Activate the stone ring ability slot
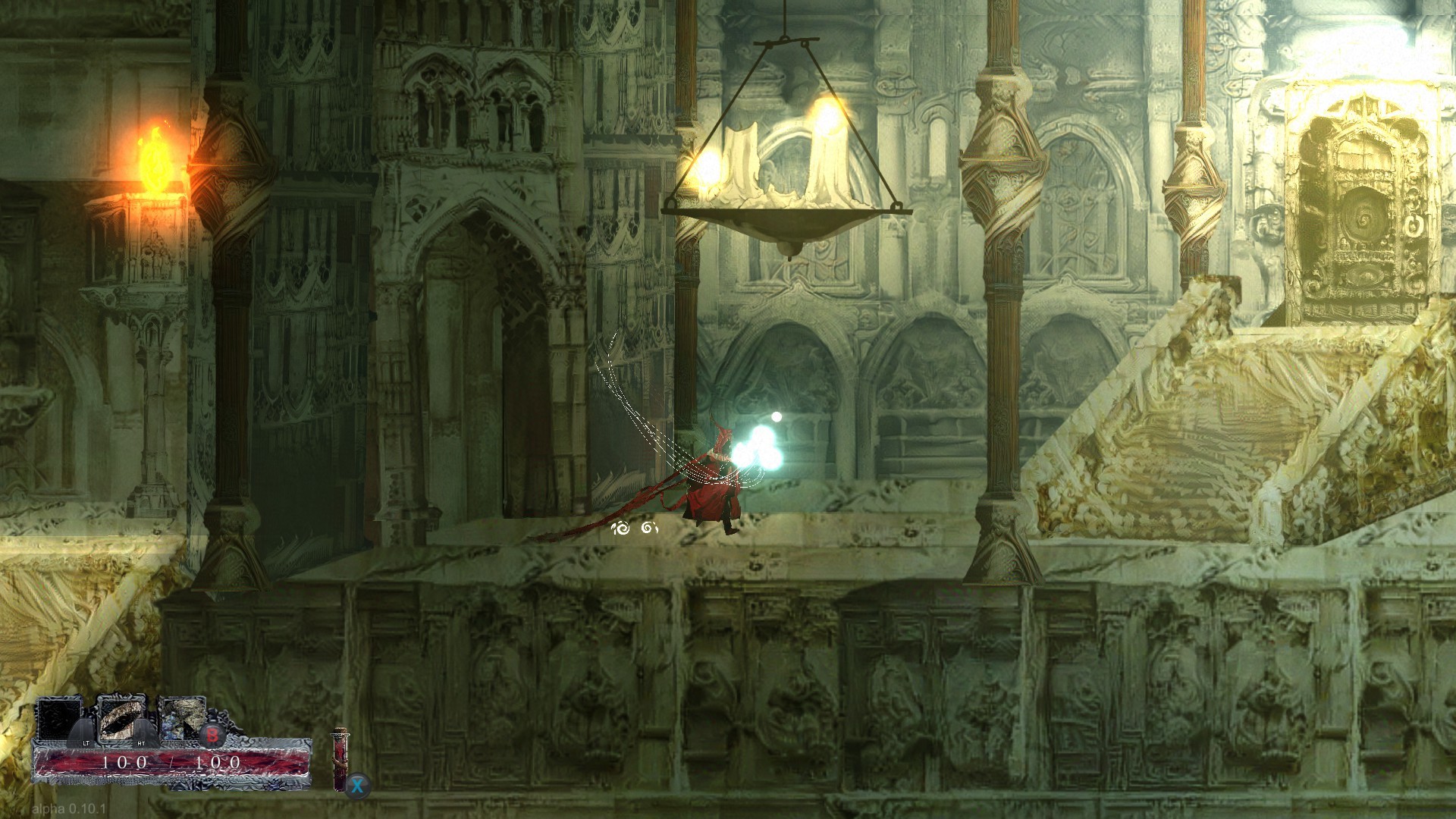Viewport: 1456px width, 819px height. (x=121, y=720)
